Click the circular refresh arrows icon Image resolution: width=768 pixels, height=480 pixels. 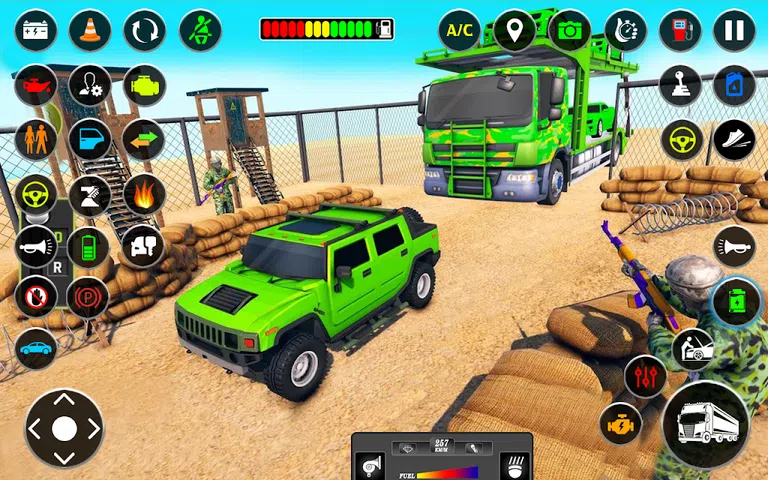[x=145, y=31]
